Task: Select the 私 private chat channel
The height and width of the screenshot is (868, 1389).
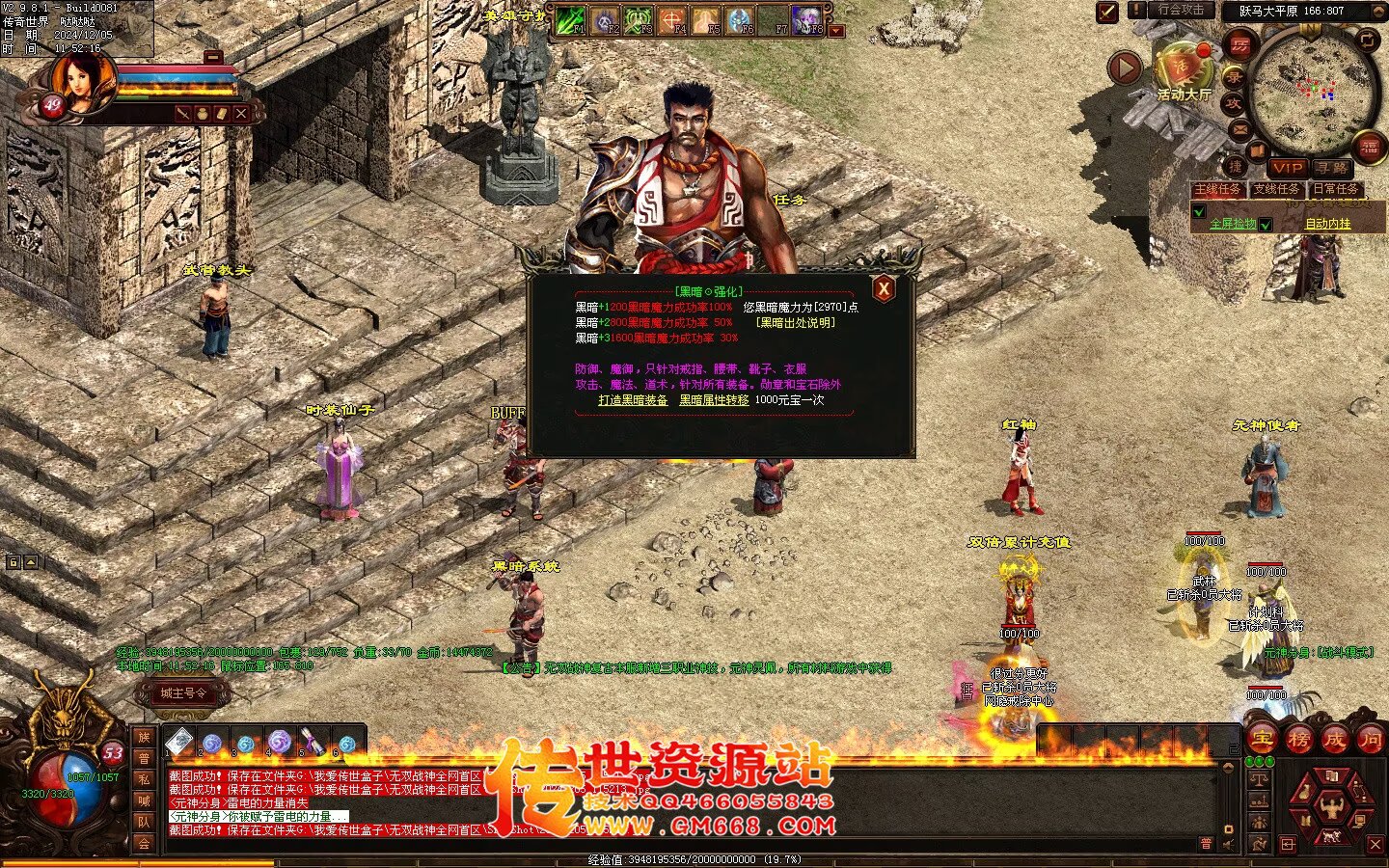Action: coord(144,780)
